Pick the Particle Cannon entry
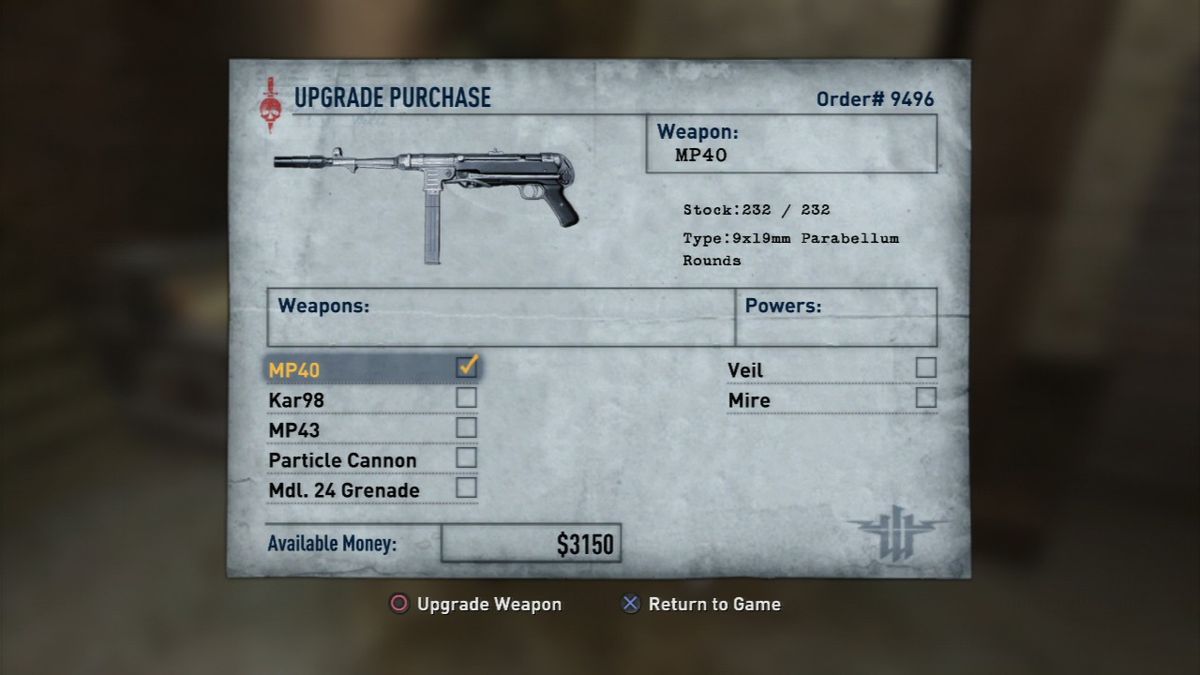The image size is (1200, 675). coord(343,460)
